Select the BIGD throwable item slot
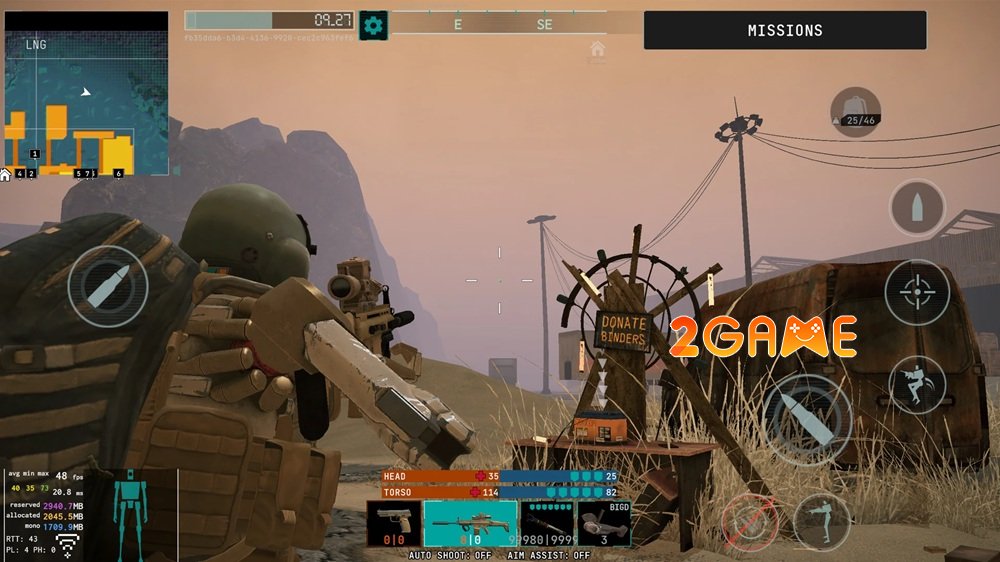 (x=604, y=524)
